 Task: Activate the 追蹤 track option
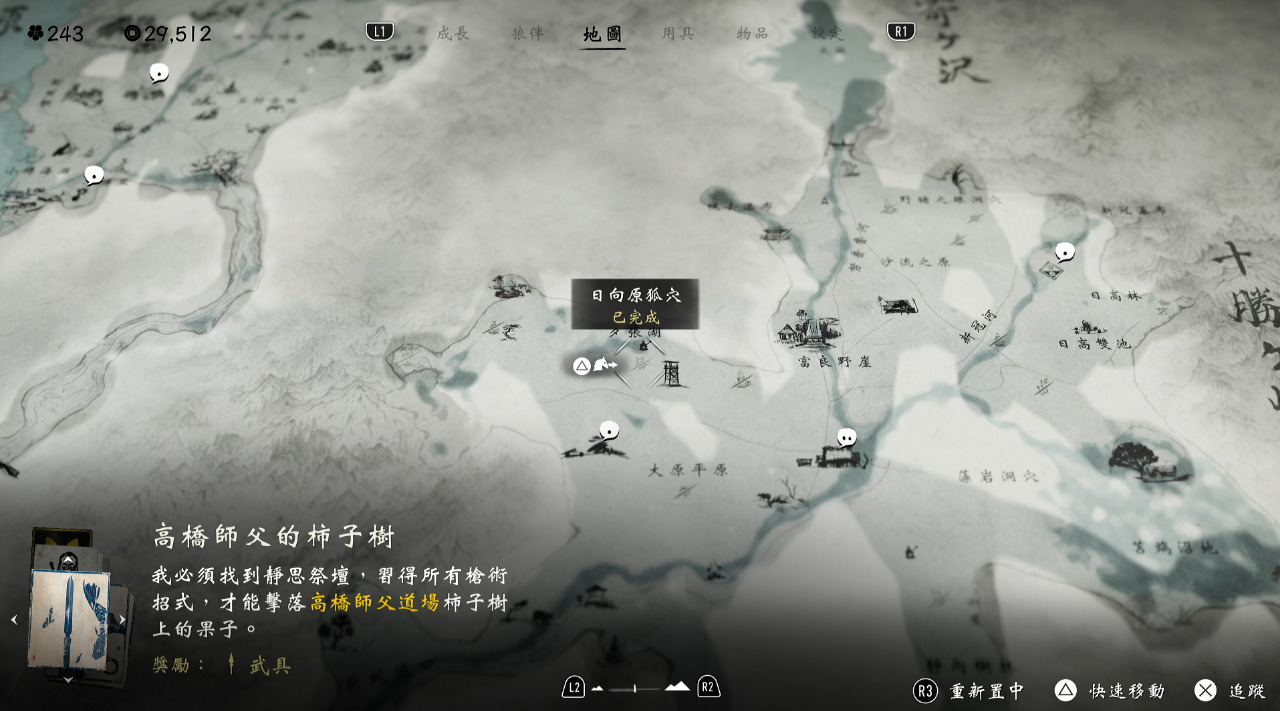1231,691
